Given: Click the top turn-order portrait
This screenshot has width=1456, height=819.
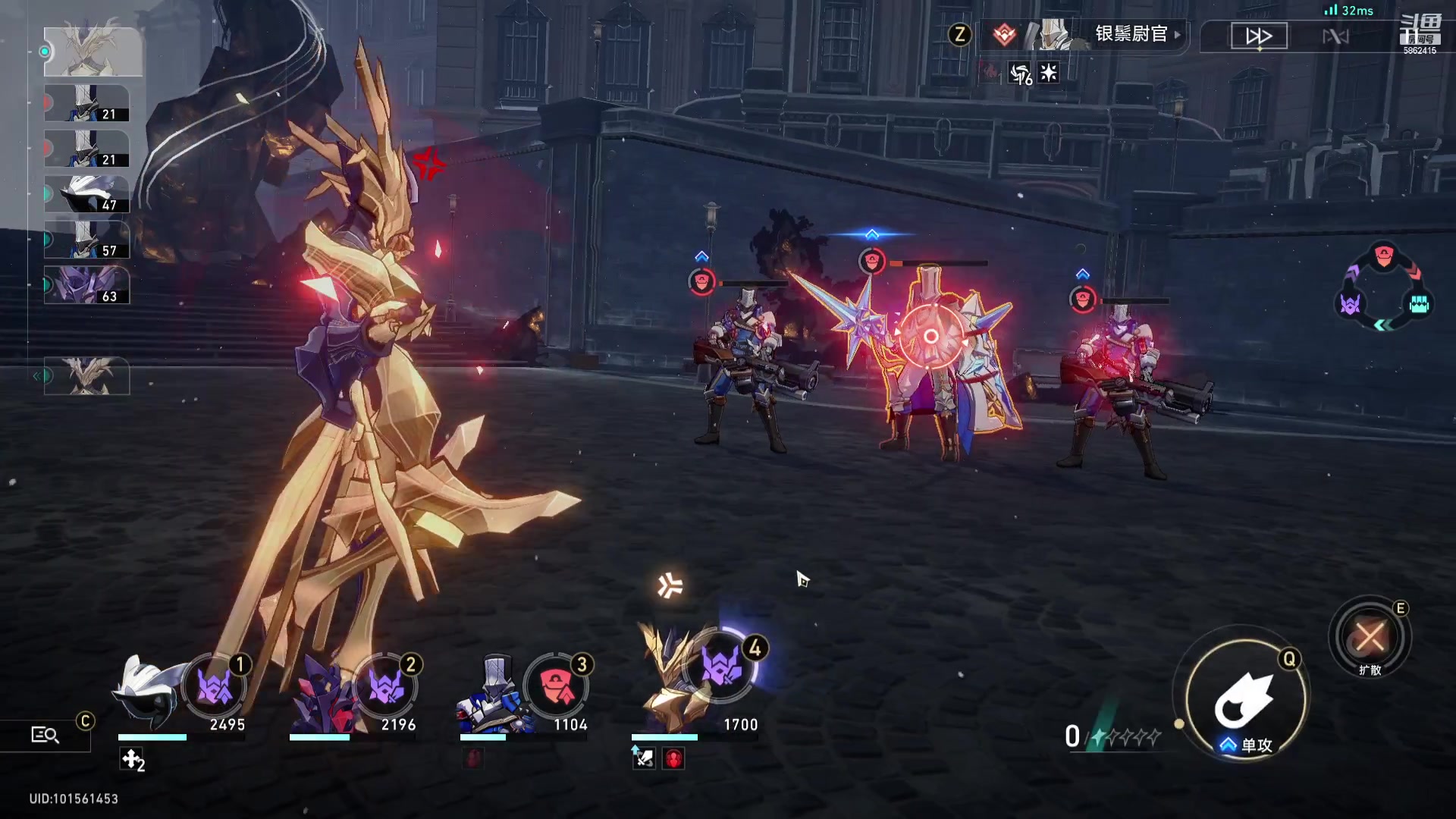Looking at the screenshot, I should tap(93, 52).
